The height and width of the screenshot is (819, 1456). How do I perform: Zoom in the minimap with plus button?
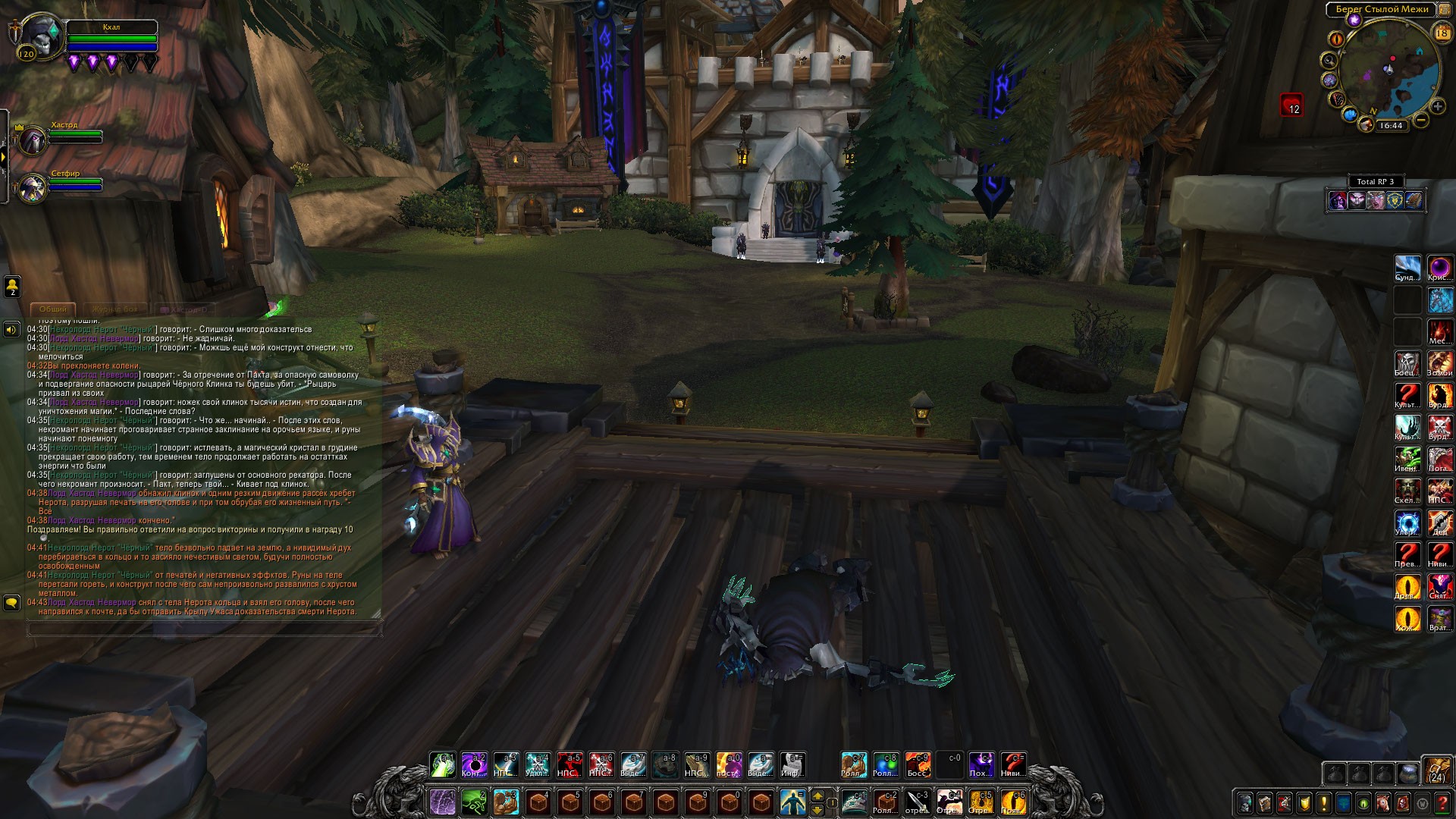pos(1437,107)
